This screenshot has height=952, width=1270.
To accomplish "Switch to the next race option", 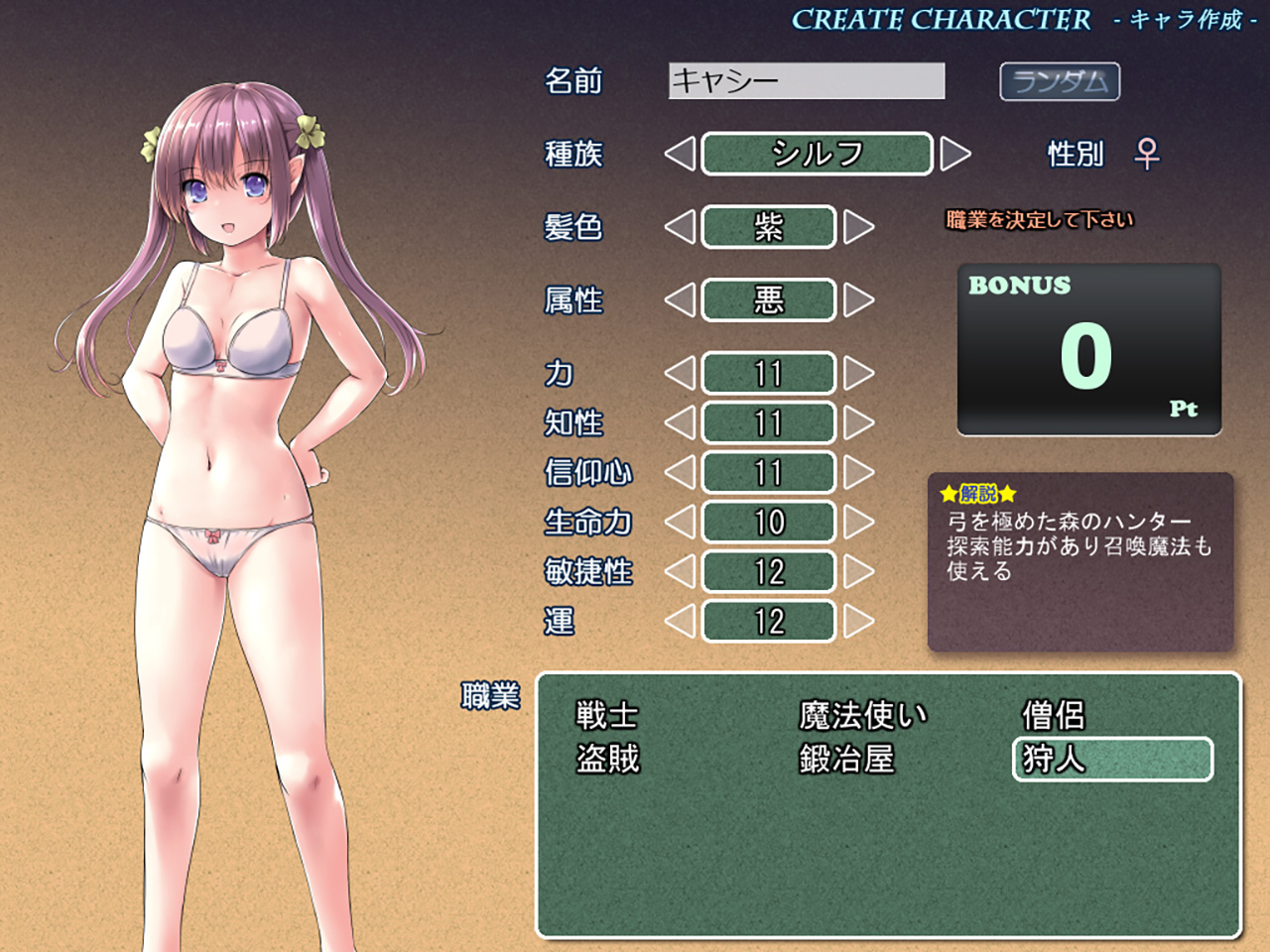I will (954, 154).
